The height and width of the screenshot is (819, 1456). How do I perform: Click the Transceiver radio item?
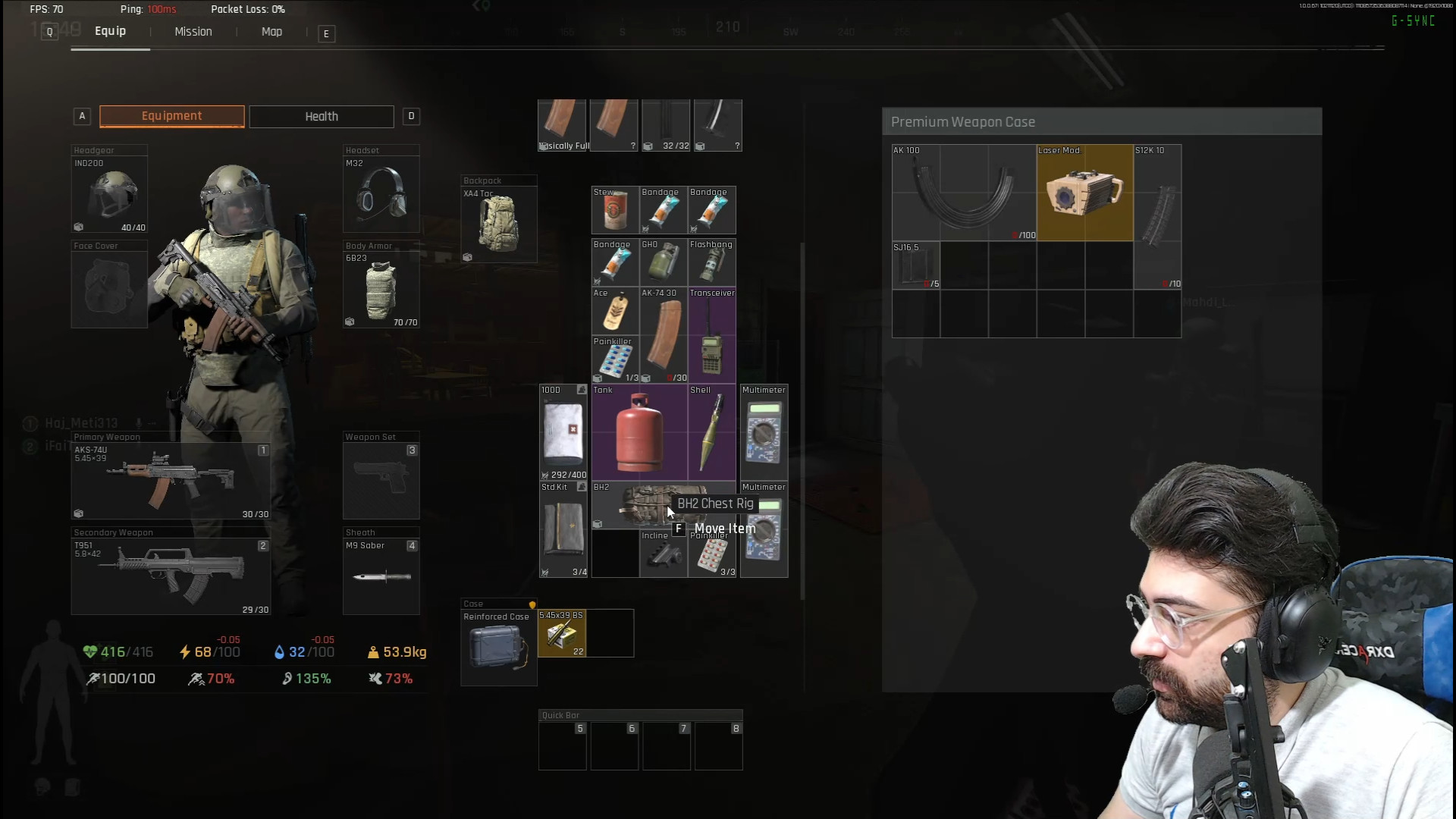(712, 335)
